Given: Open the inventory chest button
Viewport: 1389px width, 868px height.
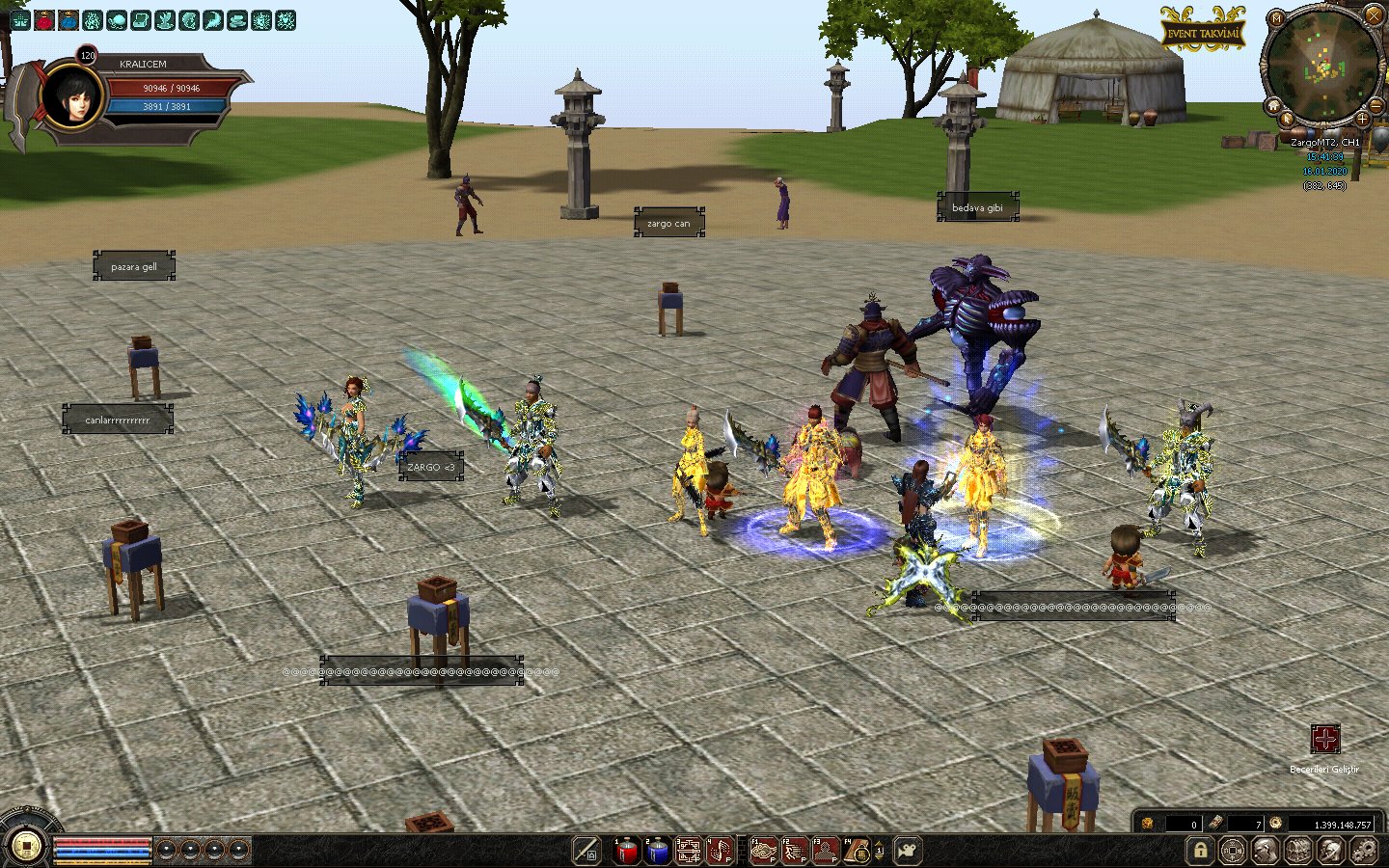Looking at the screenshot, I should tap(1298, 851).
